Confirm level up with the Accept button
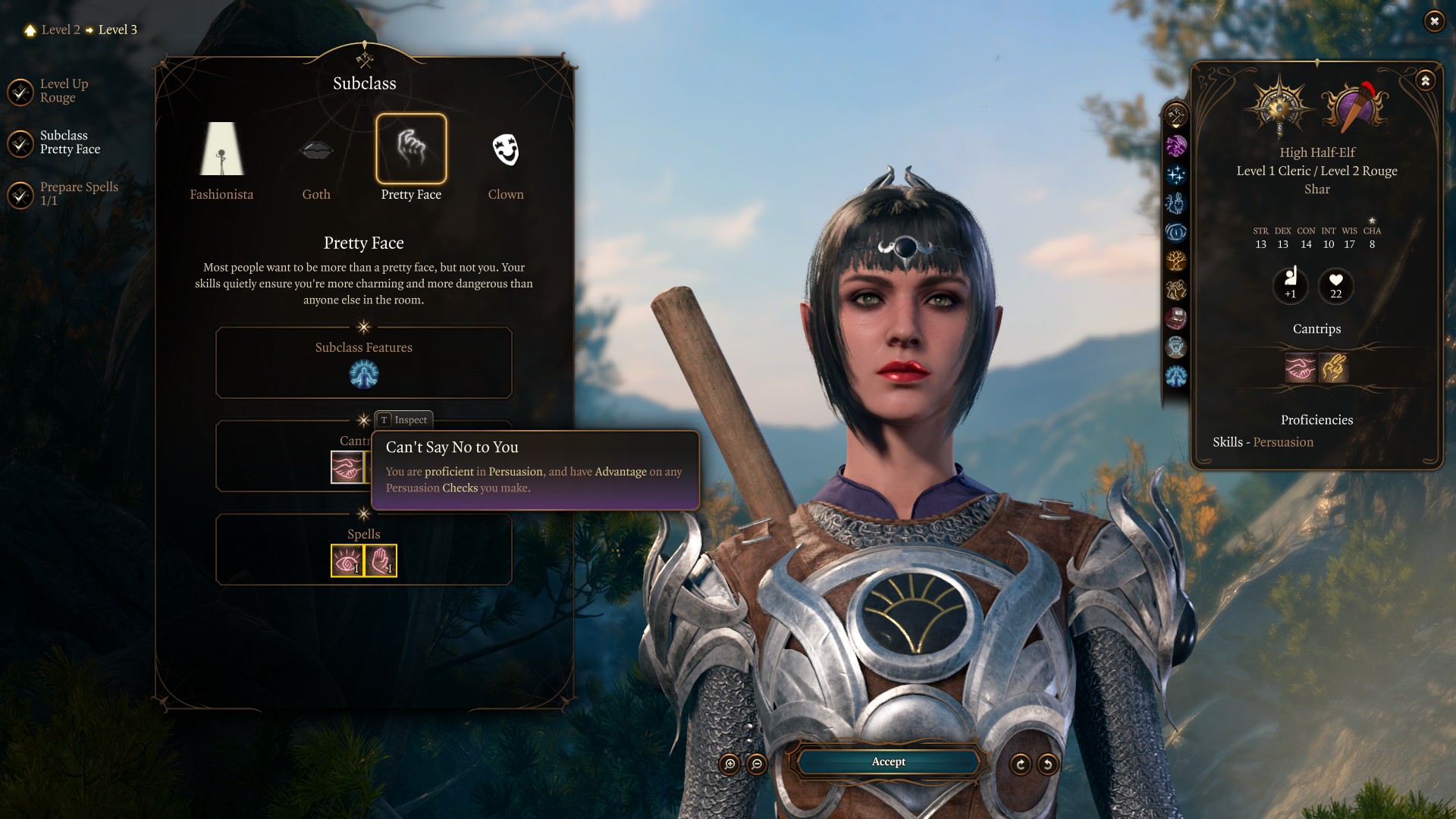 [x=888, y=762]
